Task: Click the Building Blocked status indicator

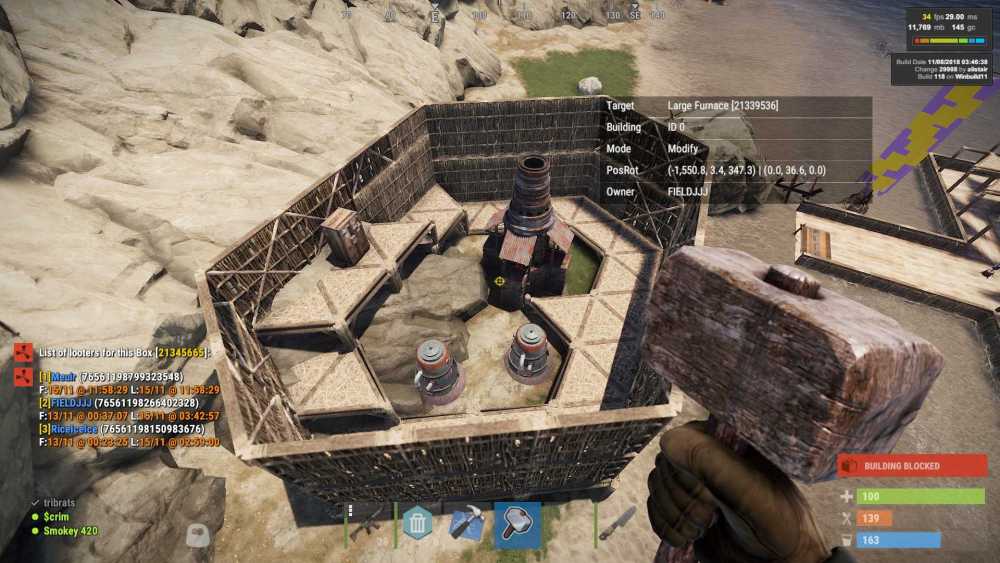Action: tap(912, 466)
